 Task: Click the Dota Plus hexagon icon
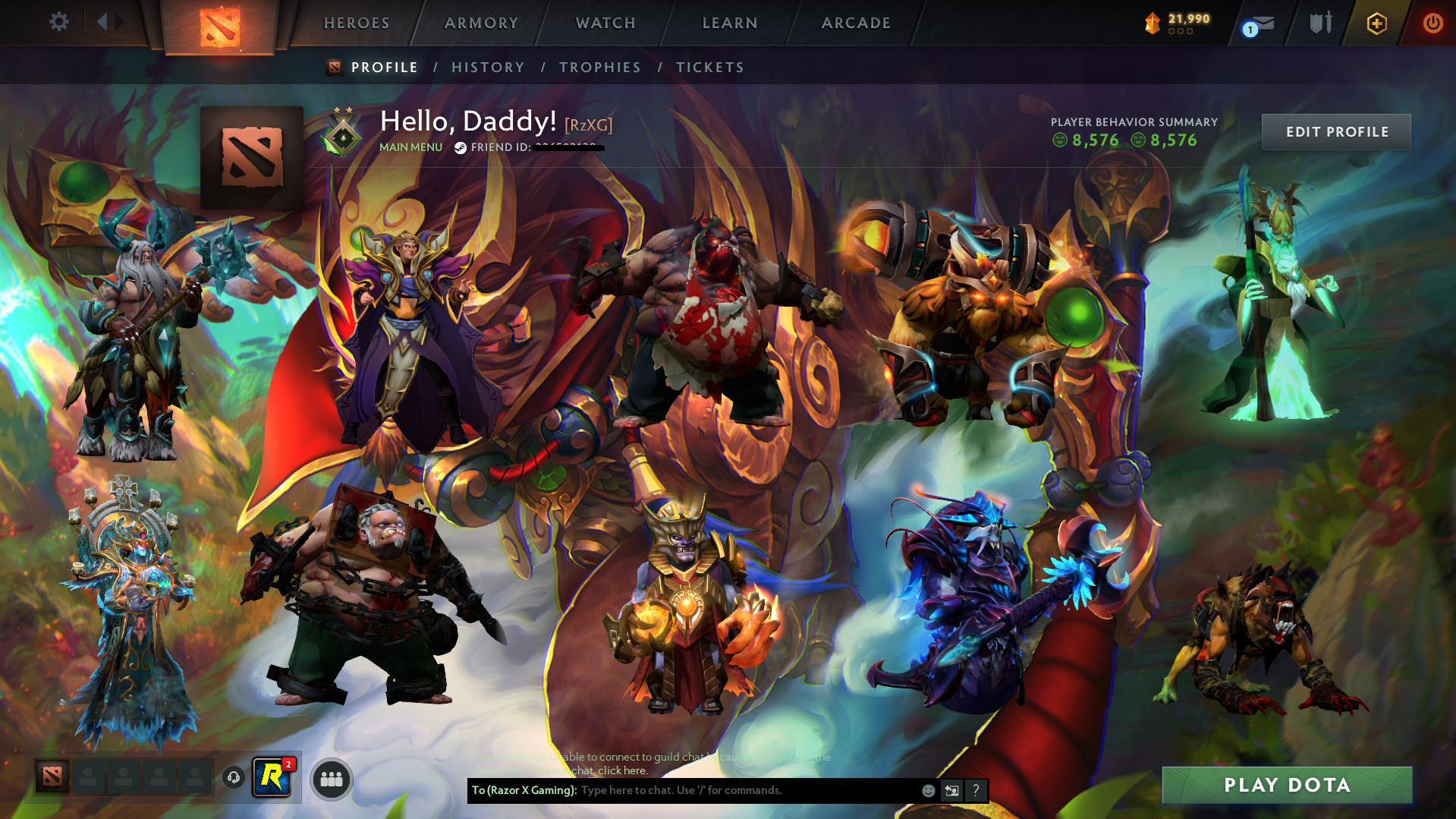(1376, 23)
